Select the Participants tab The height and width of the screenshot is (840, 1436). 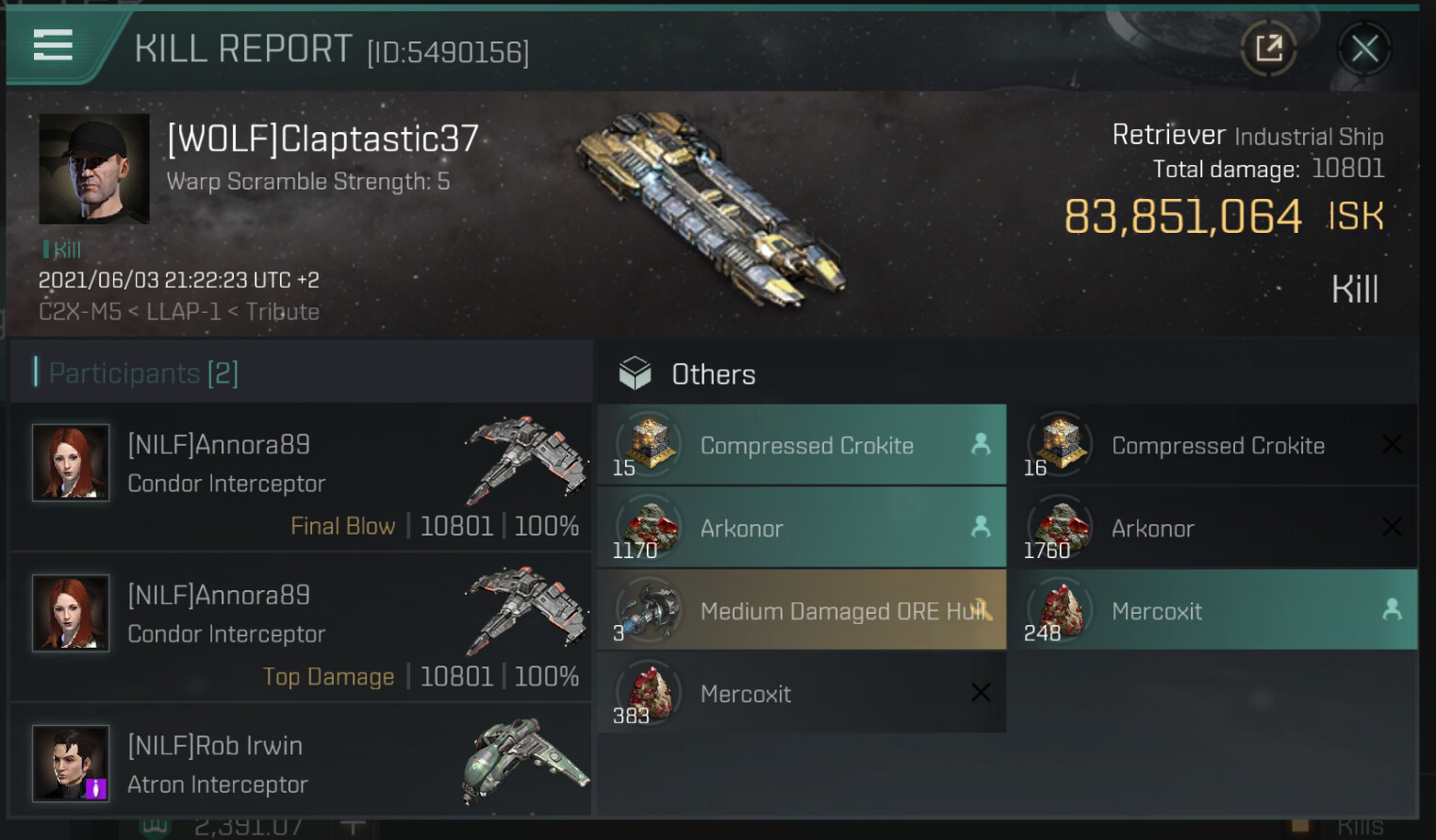(143, 373)
